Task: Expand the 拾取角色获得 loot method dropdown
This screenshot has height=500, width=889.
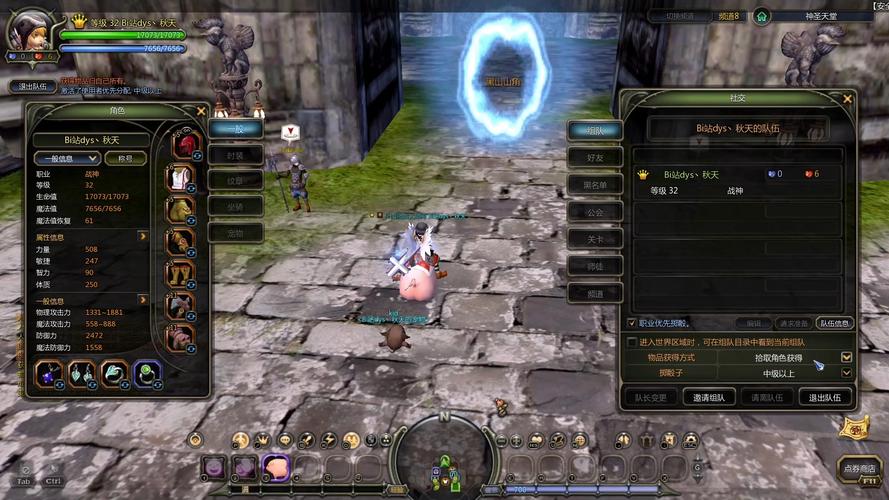Action: pyautogui.click(x=846, y=357)
